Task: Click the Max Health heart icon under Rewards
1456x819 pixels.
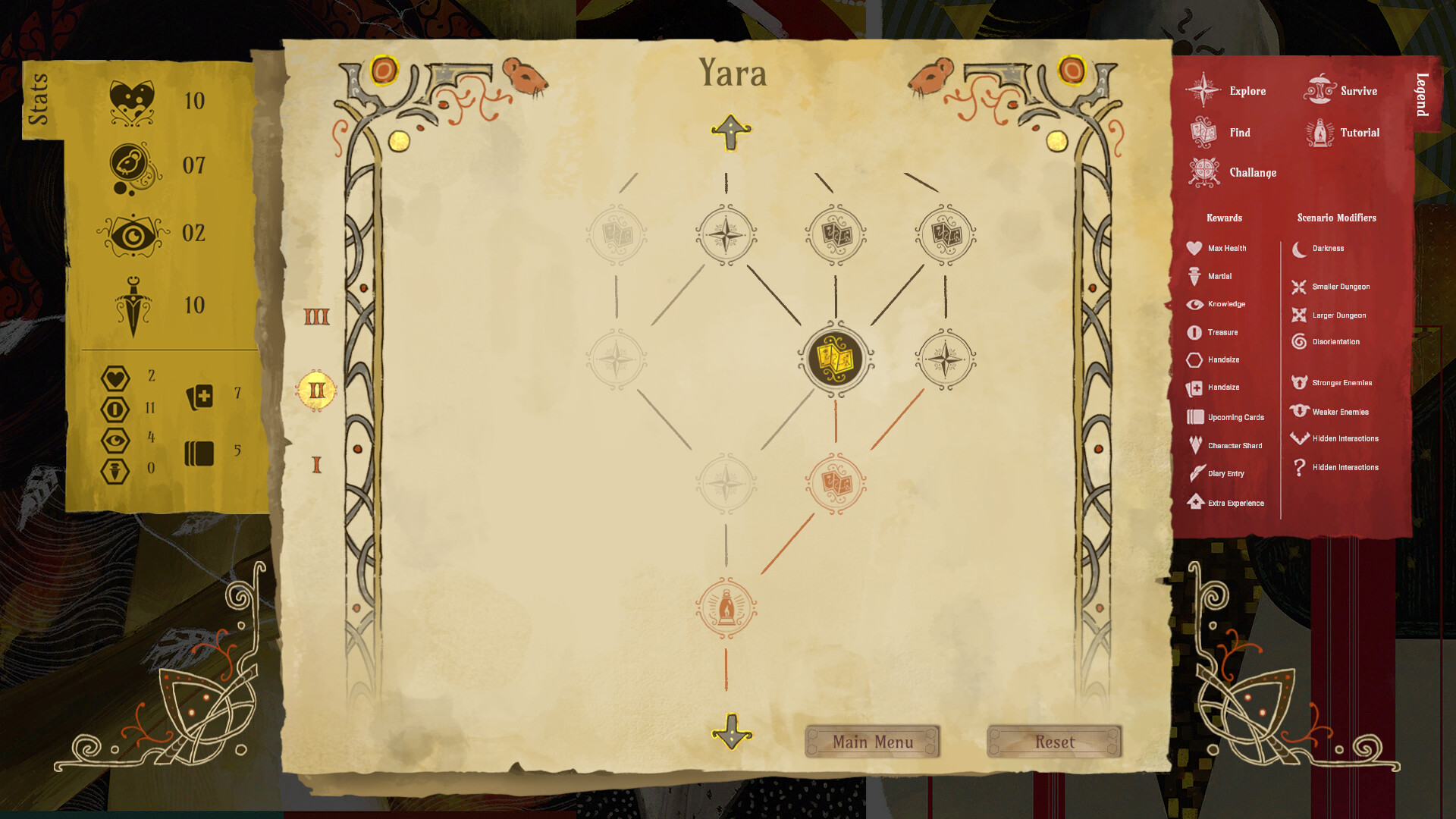Action: pos(1196,248)
